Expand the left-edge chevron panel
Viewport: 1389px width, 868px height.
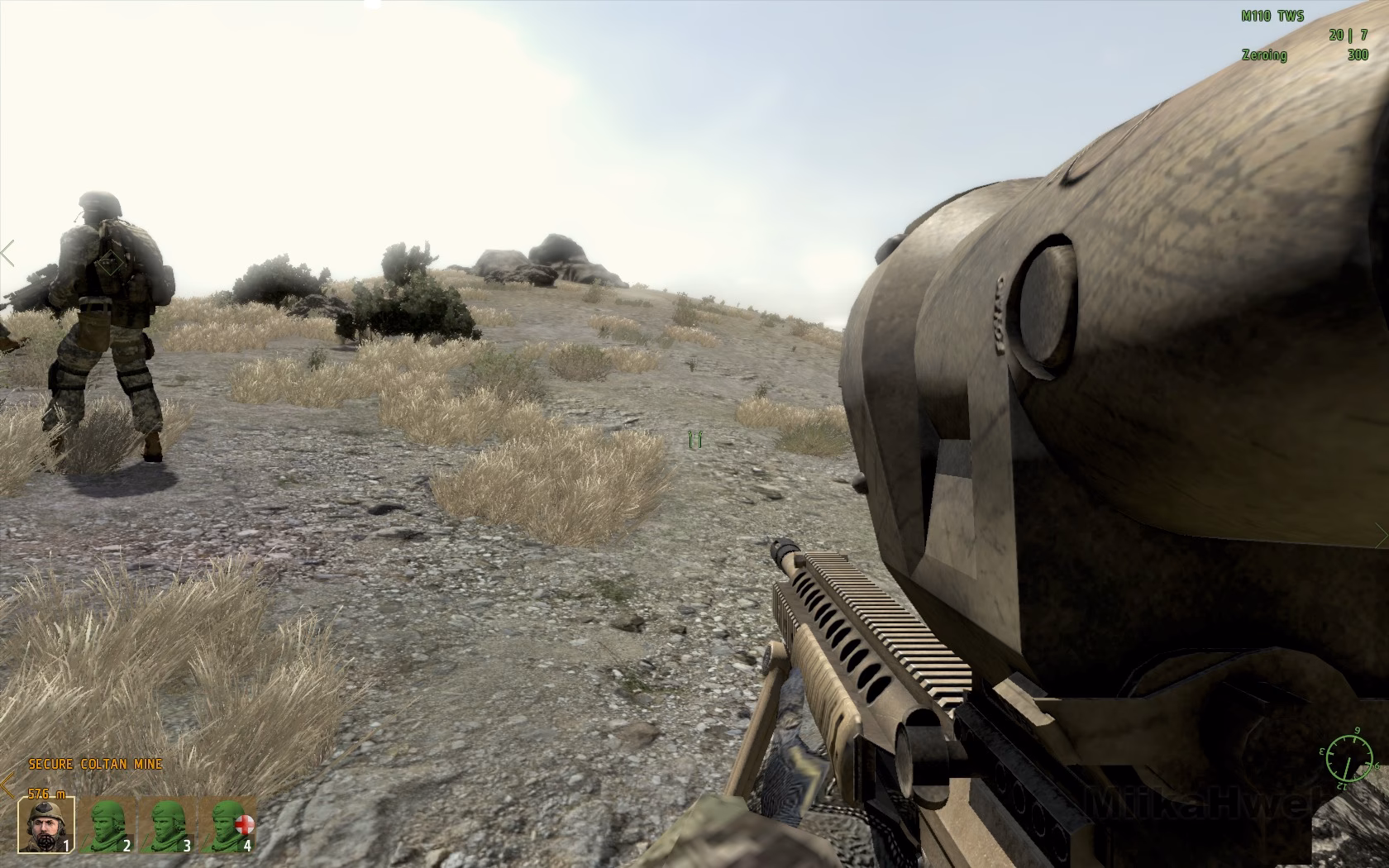pyautogui.click(x=5, y=255)
